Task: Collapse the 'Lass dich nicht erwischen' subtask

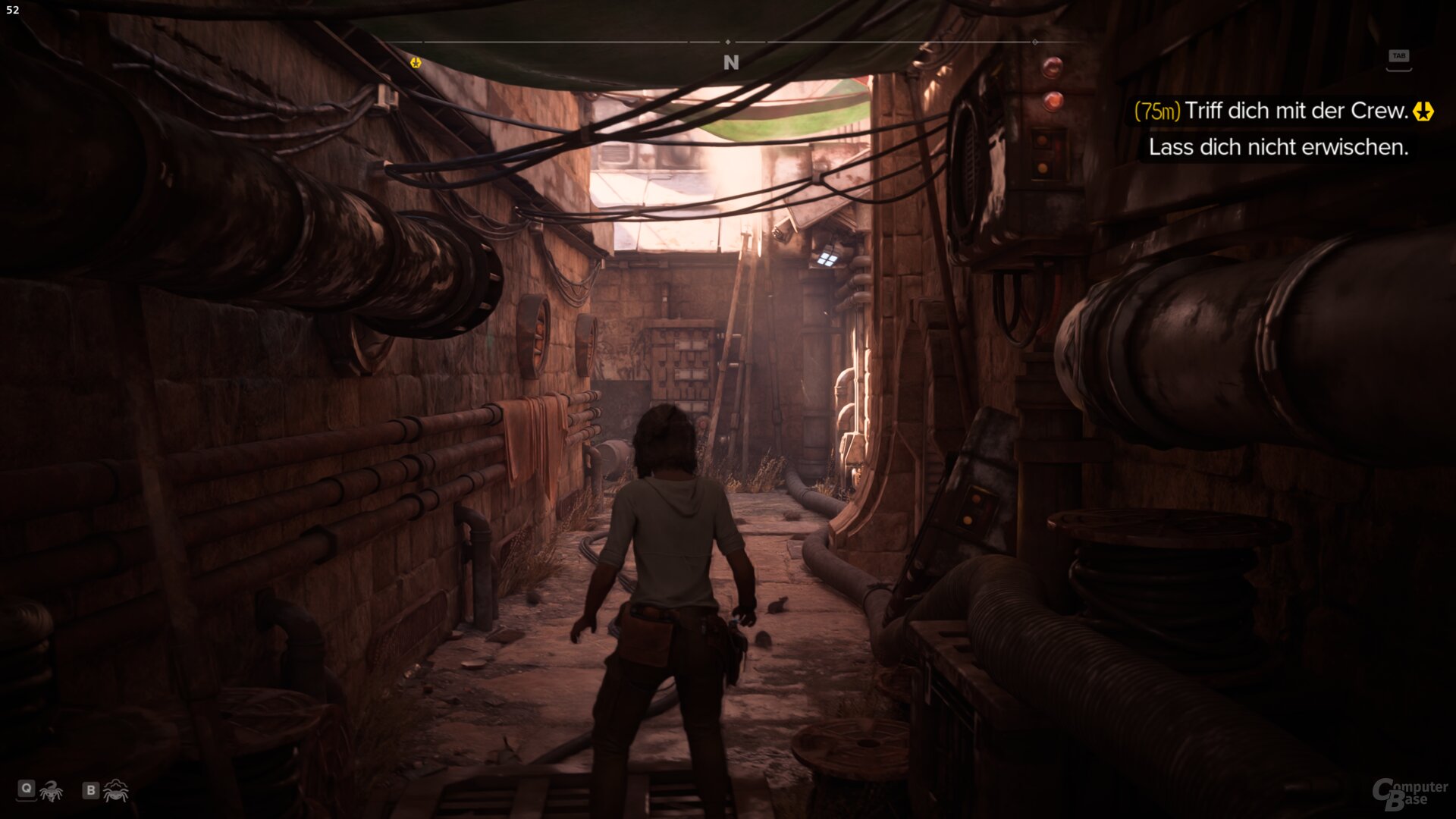Action: tap(1276, 149)
